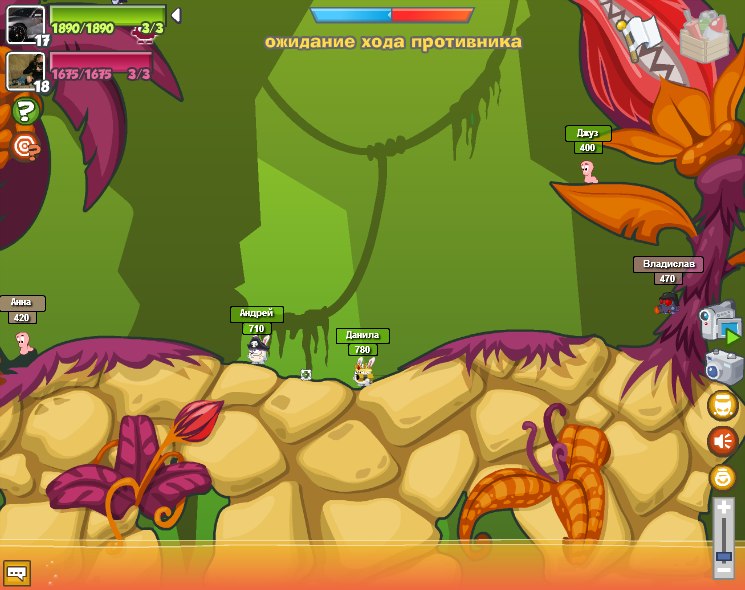Click the zoom slider handle
745x590 pixels.
[723, 555]
